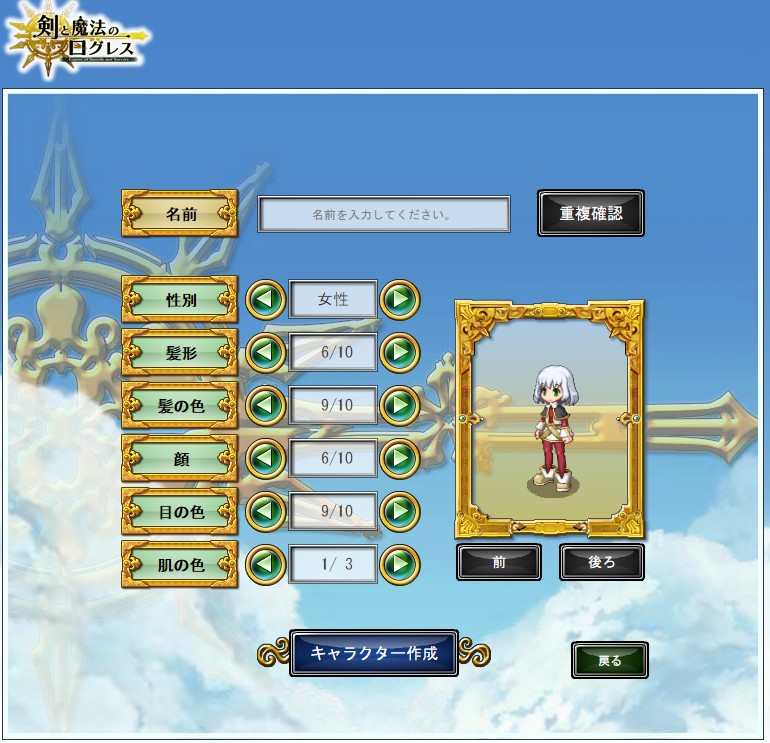
Task: Pick next skin color 肌の色
Action: click(399, 564)
